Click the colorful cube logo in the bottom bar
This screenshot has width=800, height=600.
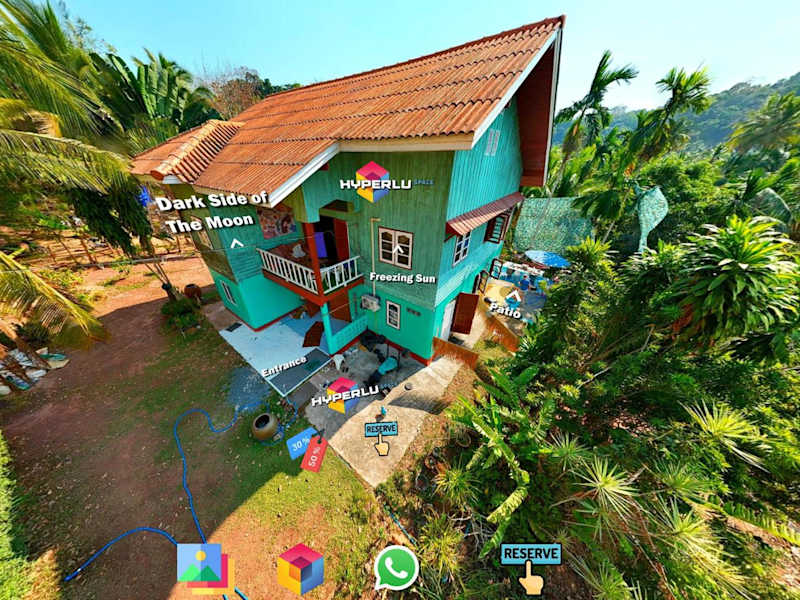300,568
